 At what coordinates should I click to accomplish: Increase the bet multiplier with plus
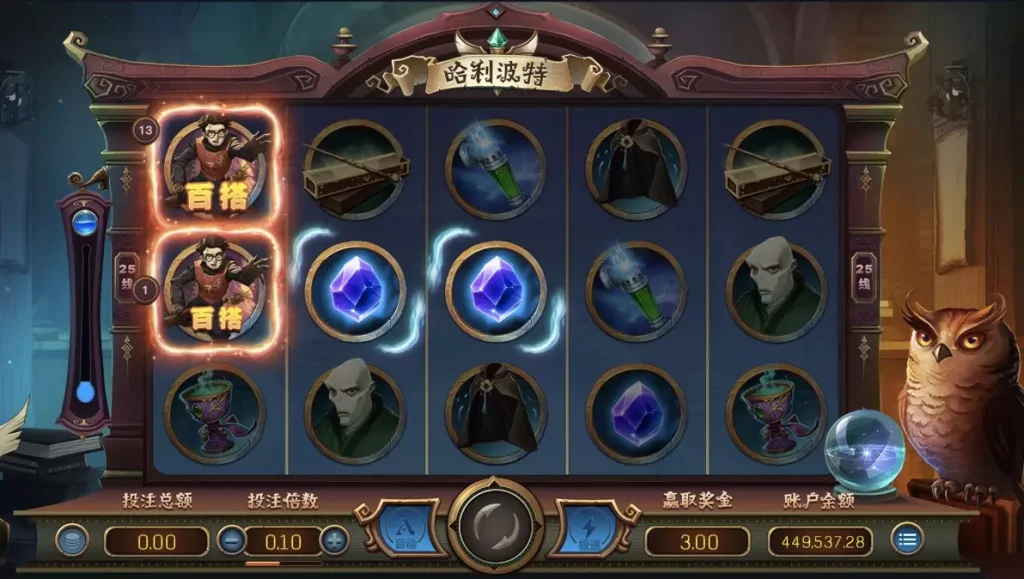point(334,541)
